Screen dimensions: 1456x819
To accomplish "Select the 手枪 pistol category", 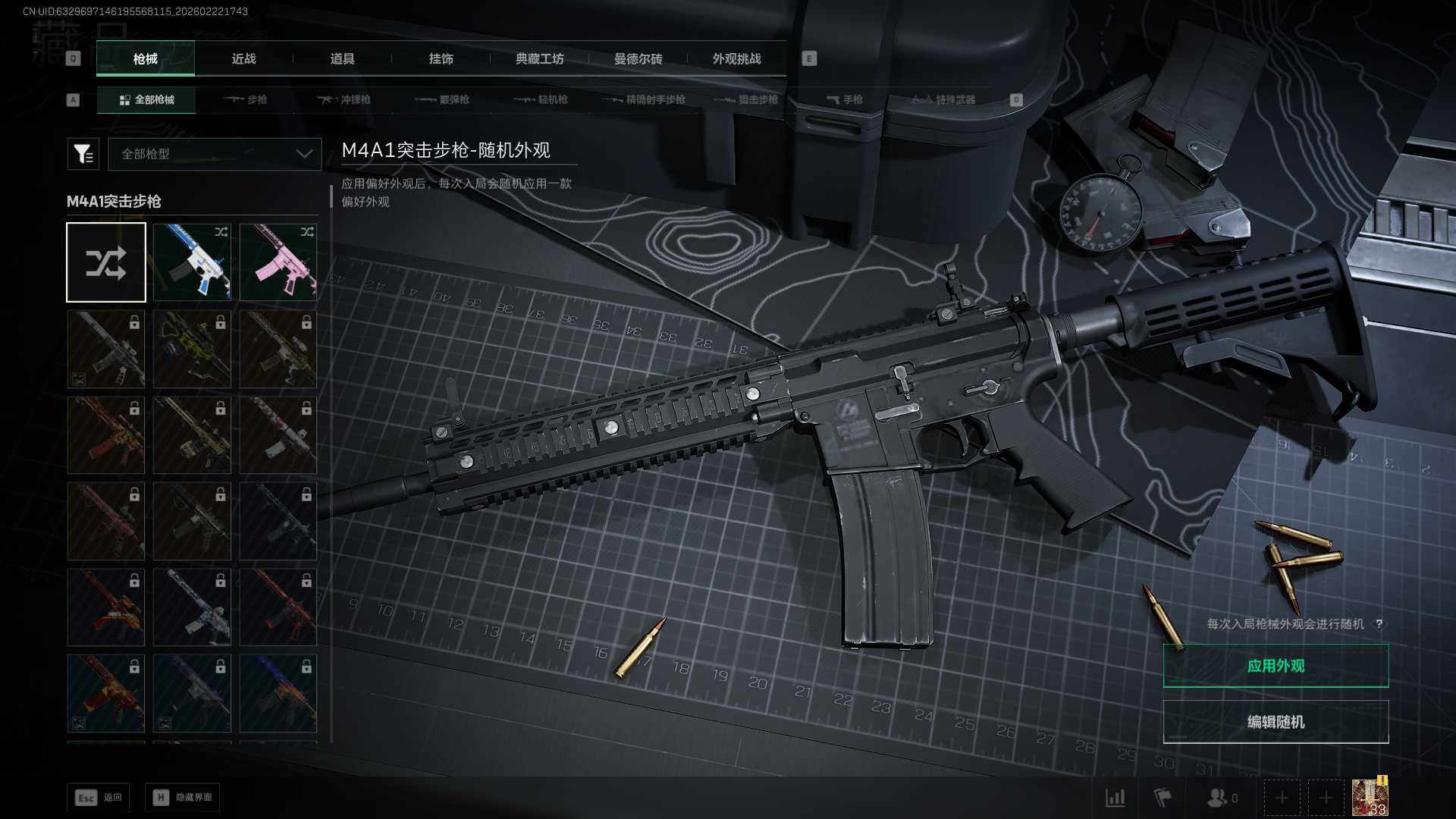I will point(845,100).
